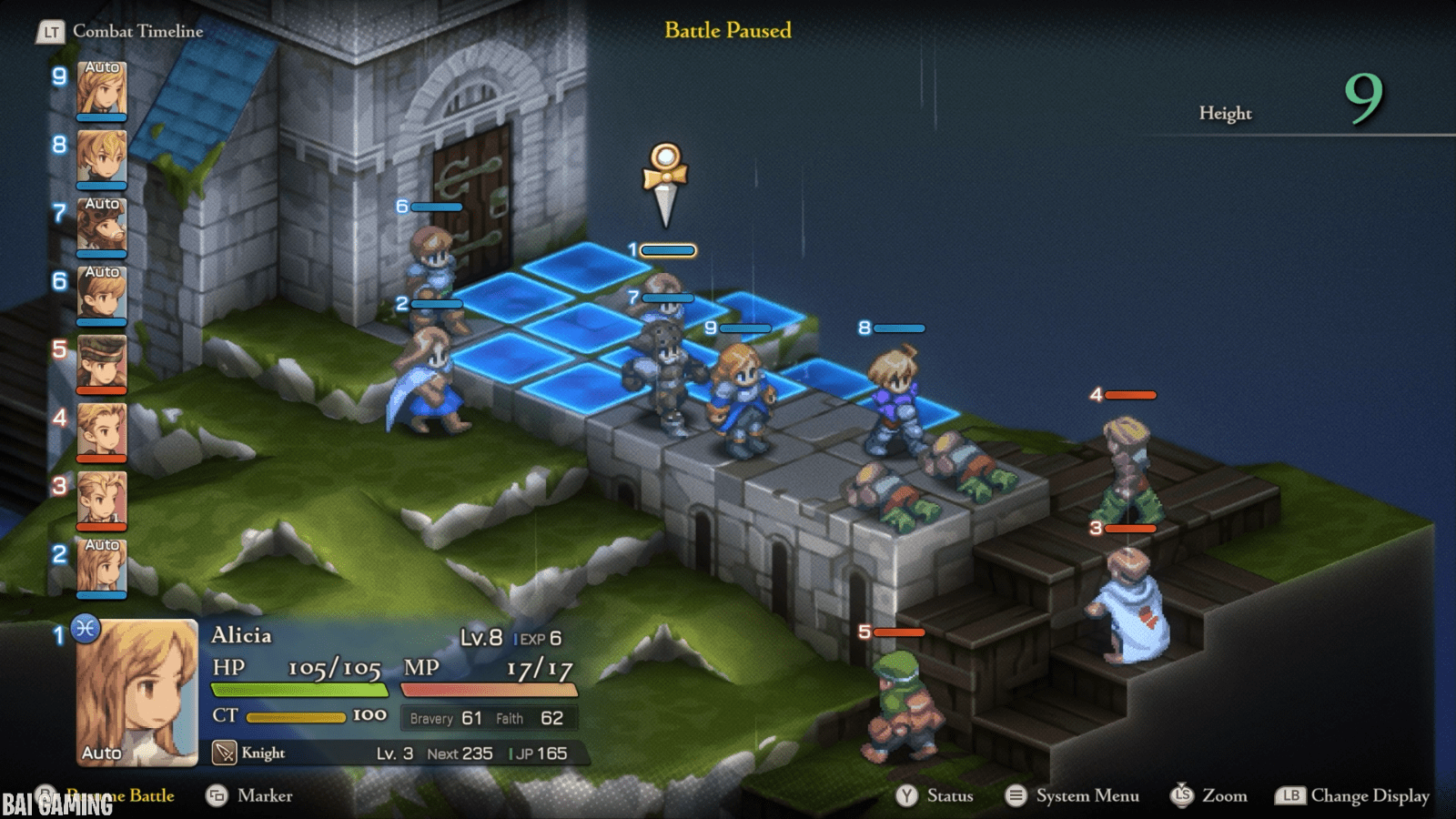The width and height of the screenshot is (1456, 819).
Task: Select Alicia's Knight job icon
Action: coord(224,753)
